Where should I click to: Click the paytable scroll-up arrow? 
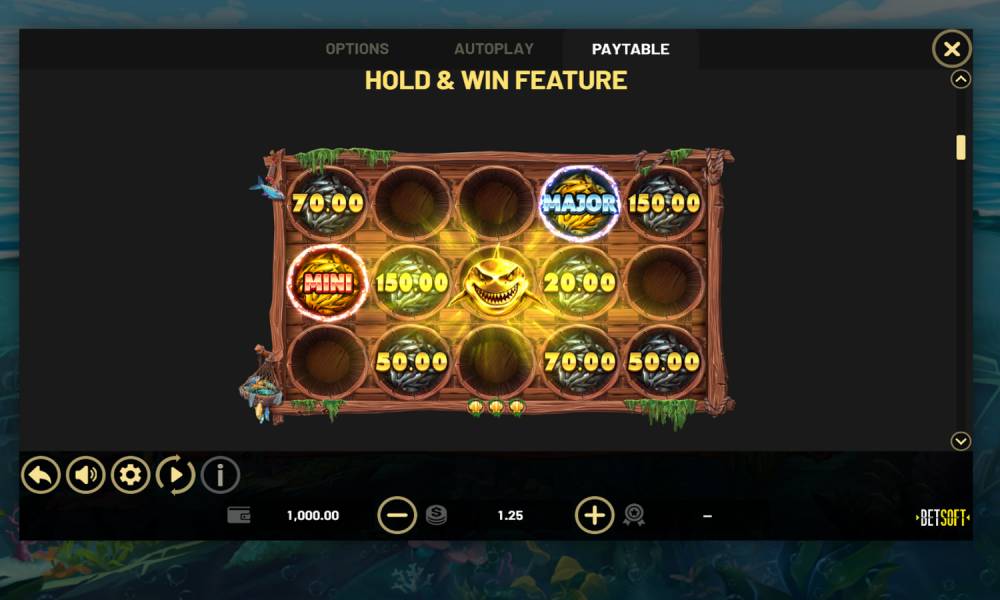point(961,80)
